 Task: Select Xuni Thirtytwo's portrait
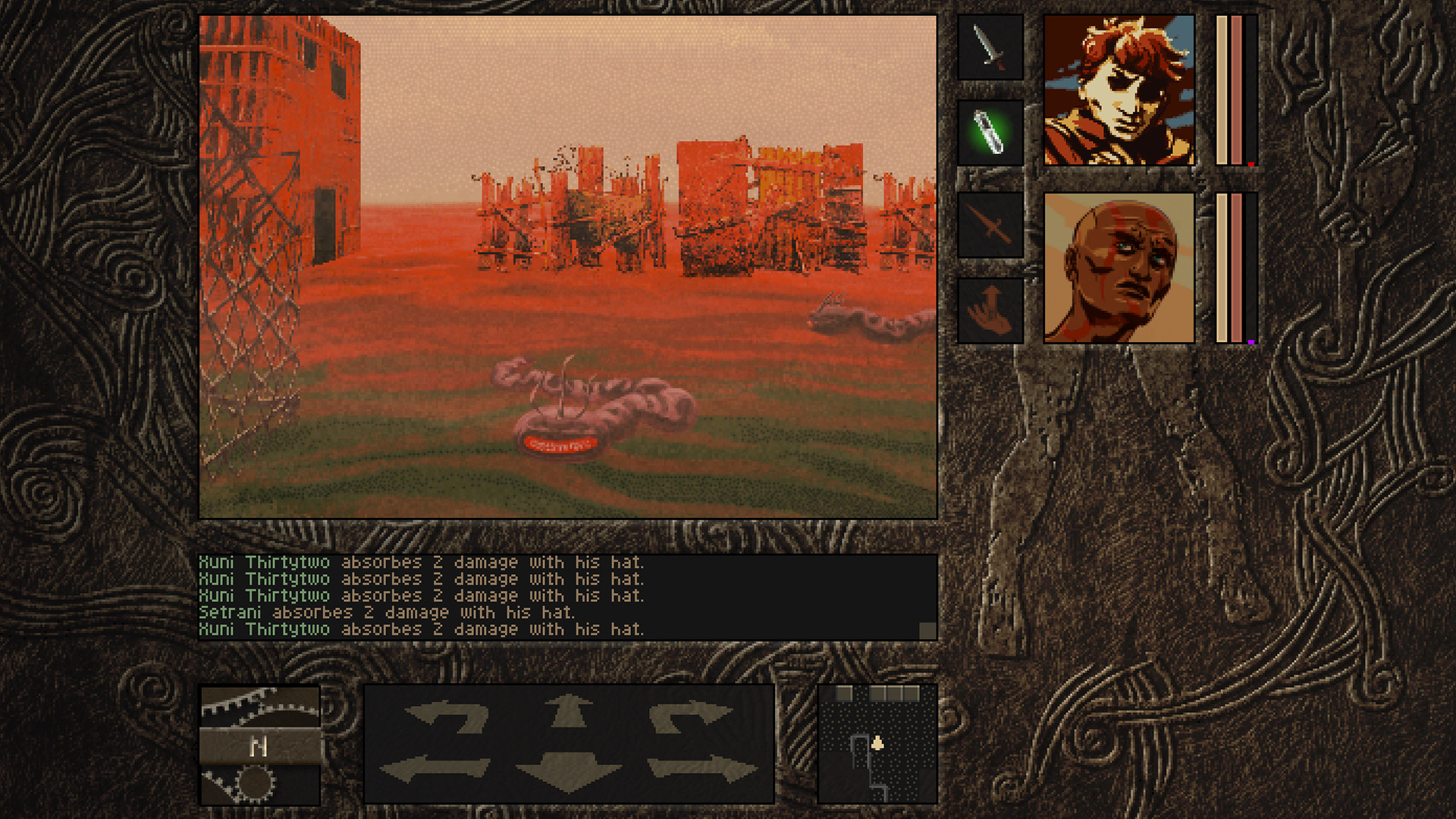(x=1120, y=91)
